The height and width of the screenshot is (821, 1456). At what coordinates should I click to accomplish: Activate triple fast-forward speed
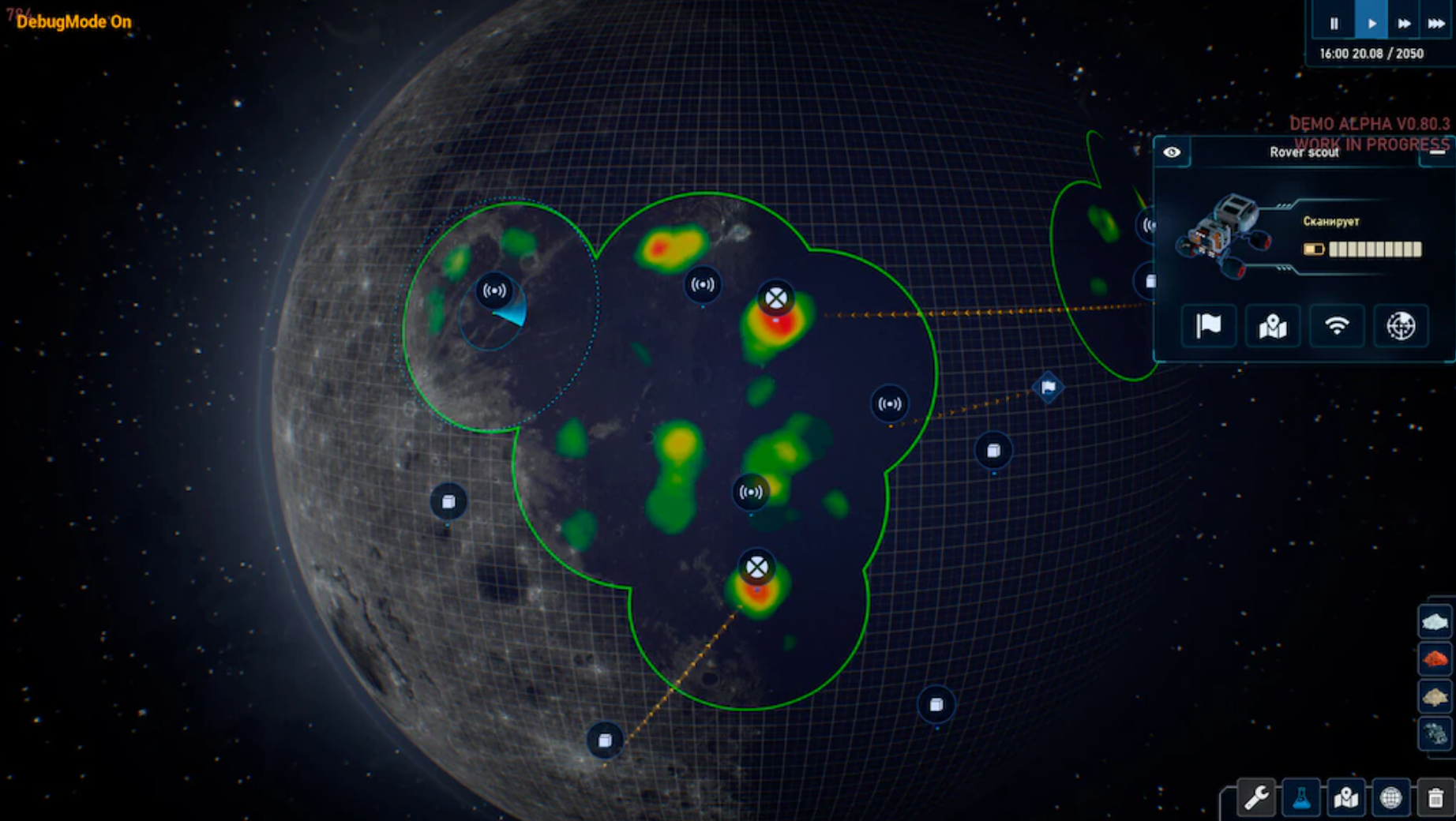pos(1436,23)
